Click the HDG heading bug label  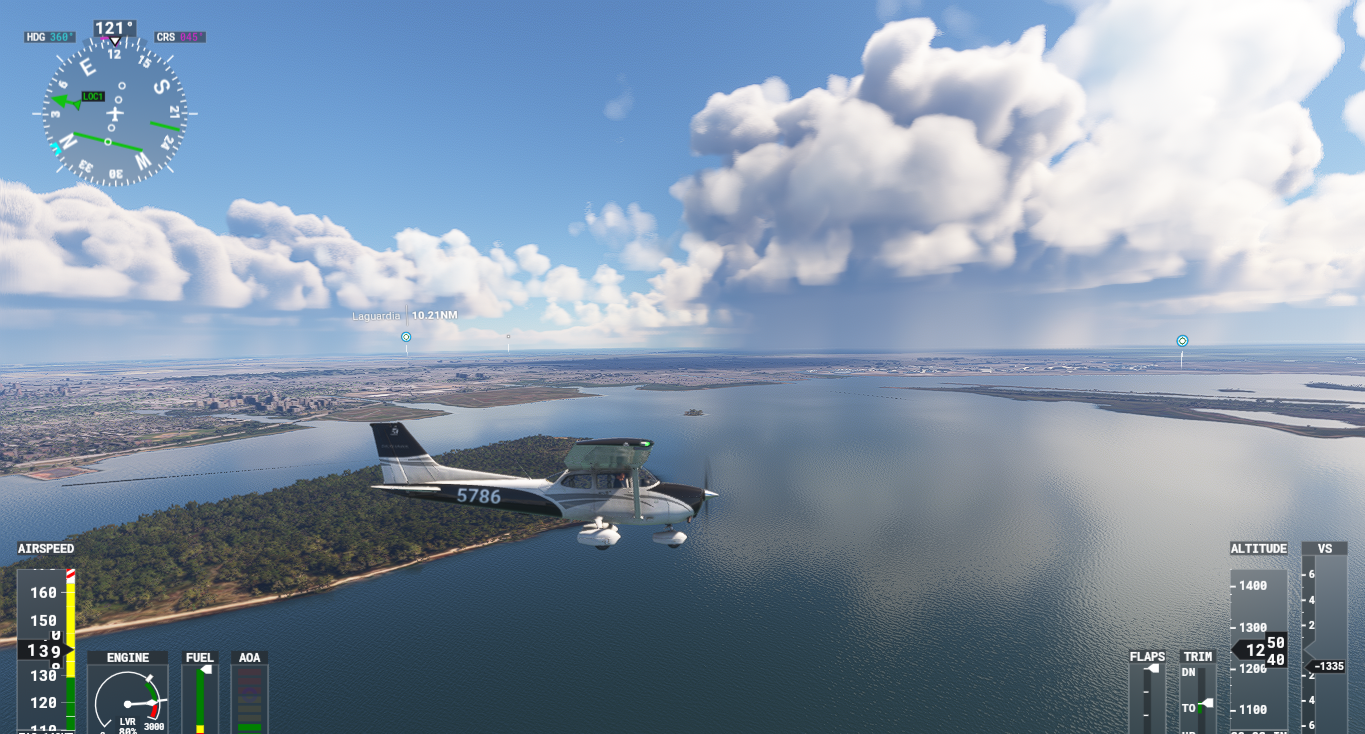[50, 37]
